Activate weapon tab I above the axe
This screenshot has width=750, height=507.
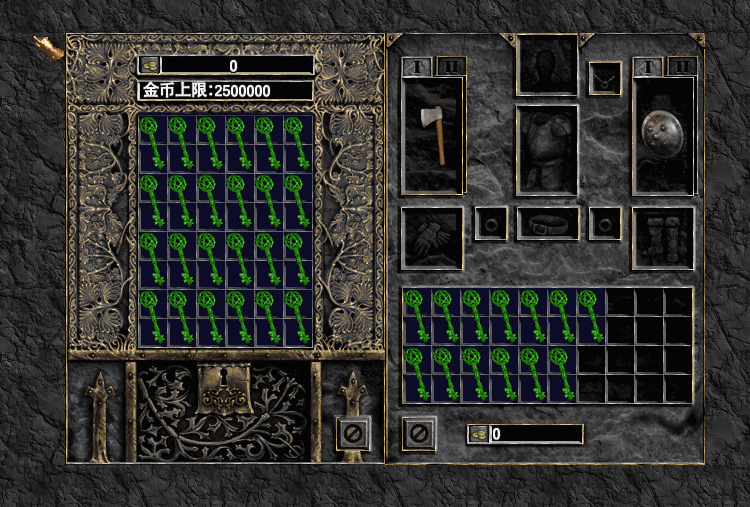click(x=416, y=66)
